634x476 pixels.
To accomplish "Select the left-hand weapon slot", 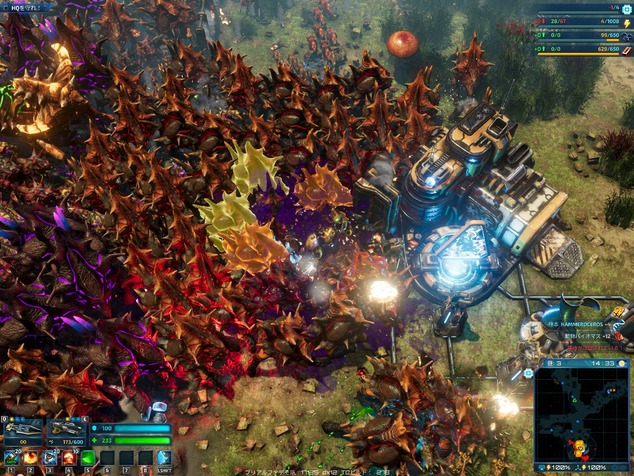I will click(22, 431).
